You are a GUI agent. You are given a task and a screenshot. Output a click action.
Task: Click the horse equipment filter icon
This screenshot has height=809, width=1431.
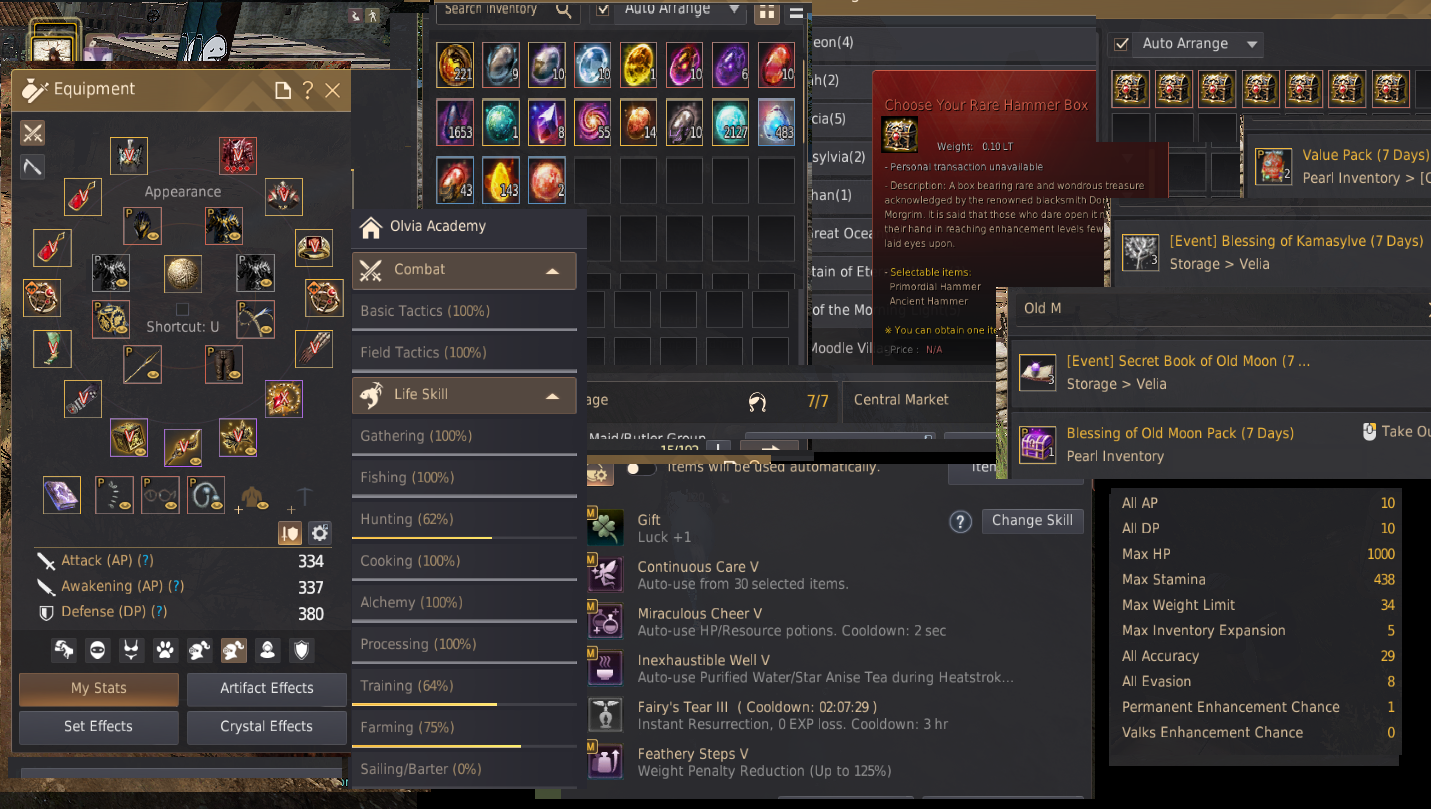tap(63, 650)
